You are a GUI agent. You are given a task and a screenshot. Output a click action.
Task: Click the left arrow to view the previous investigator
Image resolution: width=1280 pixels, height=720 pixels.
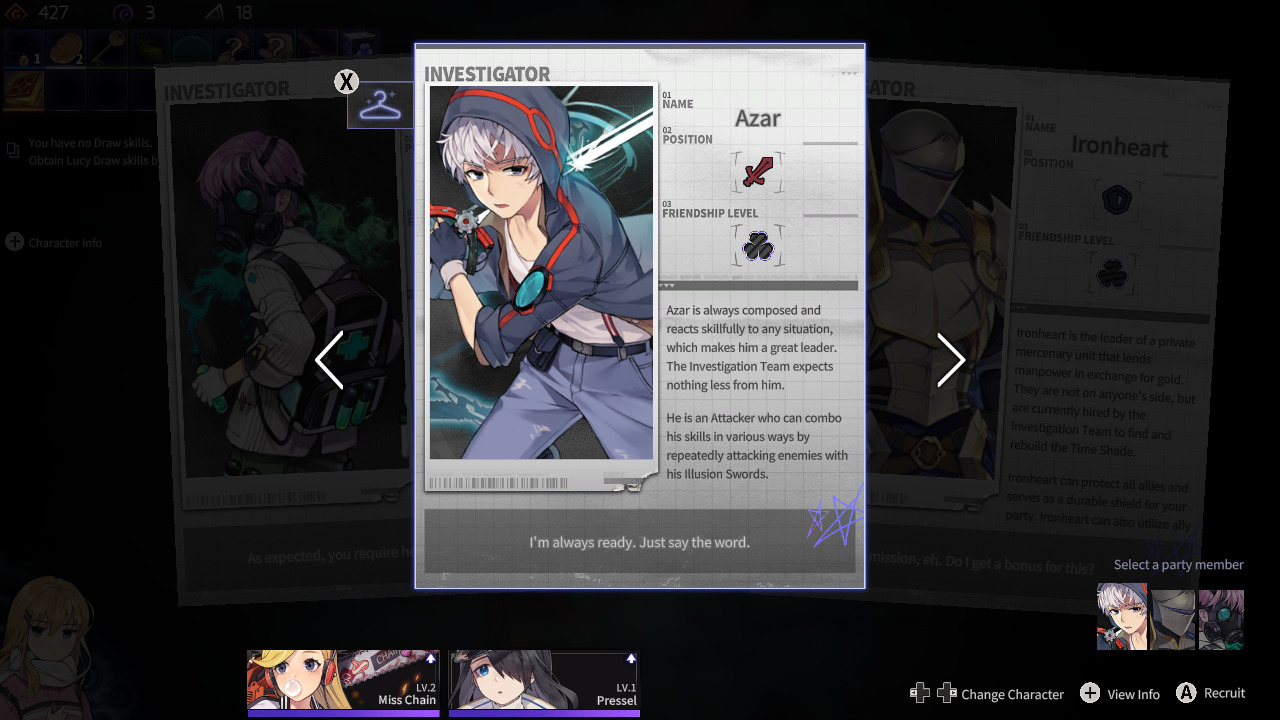[x=330, y=360]
